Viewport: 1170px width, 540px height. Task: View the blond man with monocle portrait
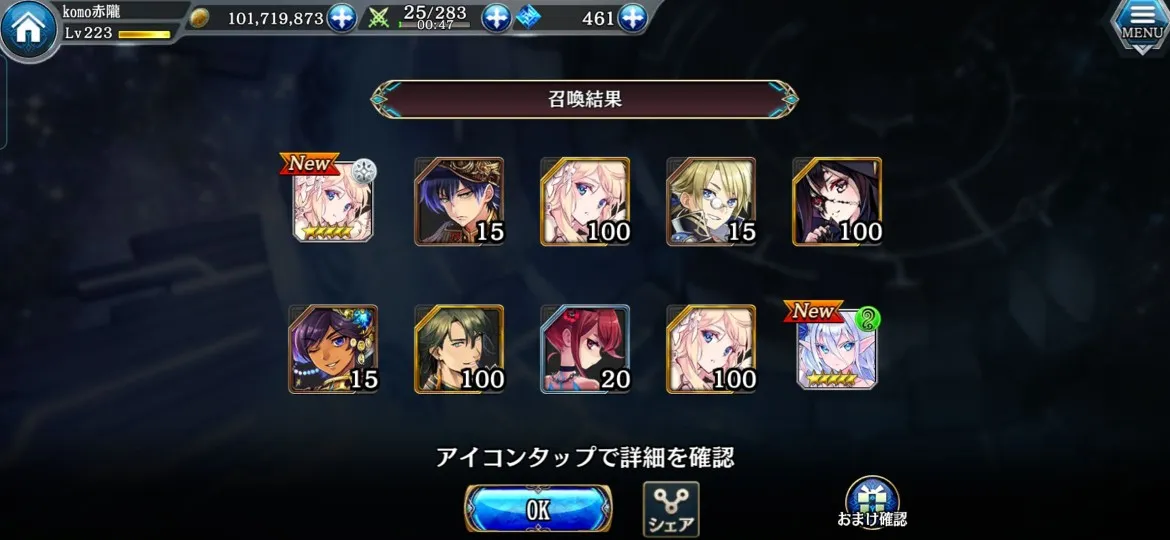click(711, 201)
